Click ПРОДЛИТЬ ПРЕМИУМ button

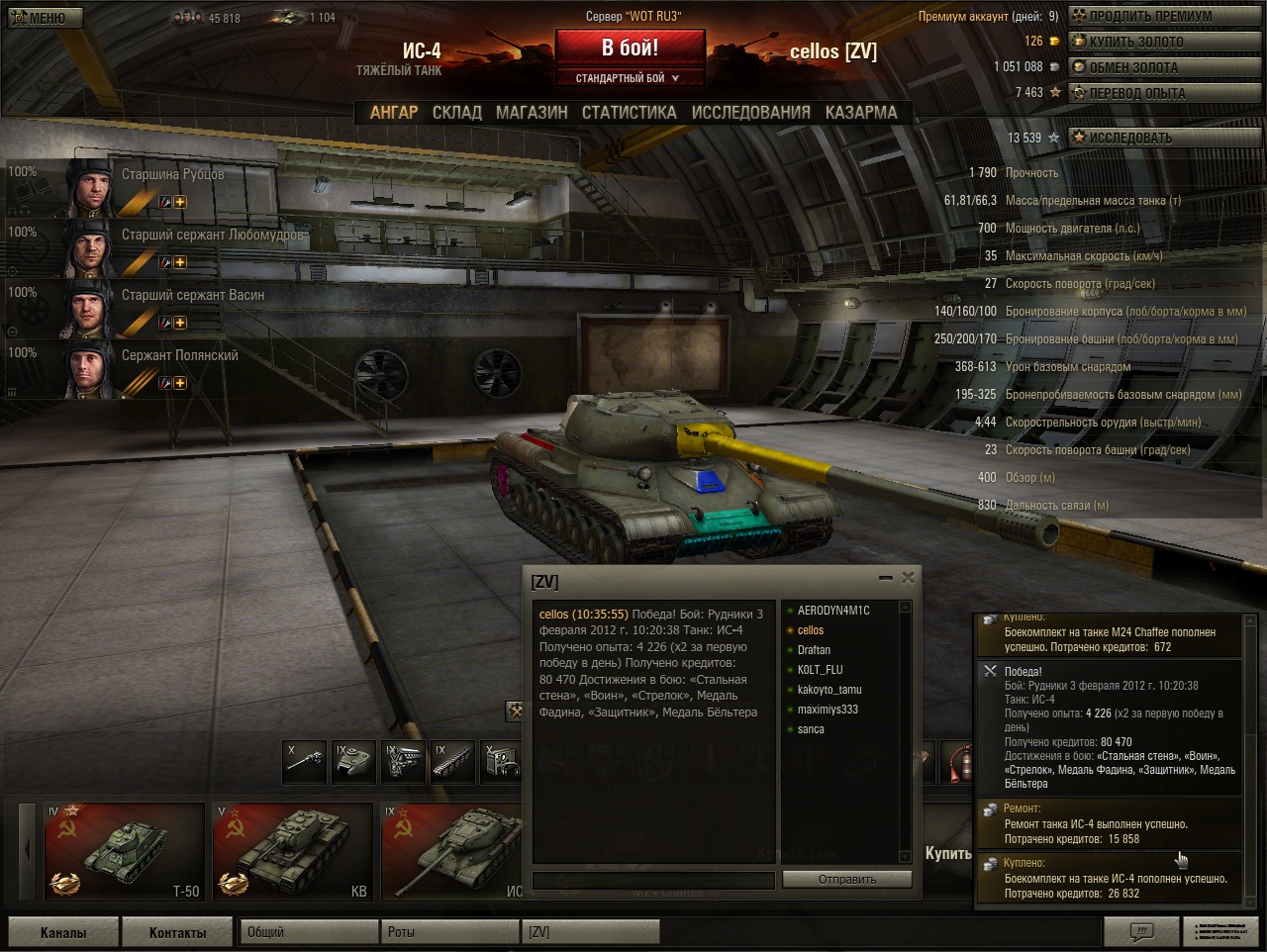pos(1165,16)
